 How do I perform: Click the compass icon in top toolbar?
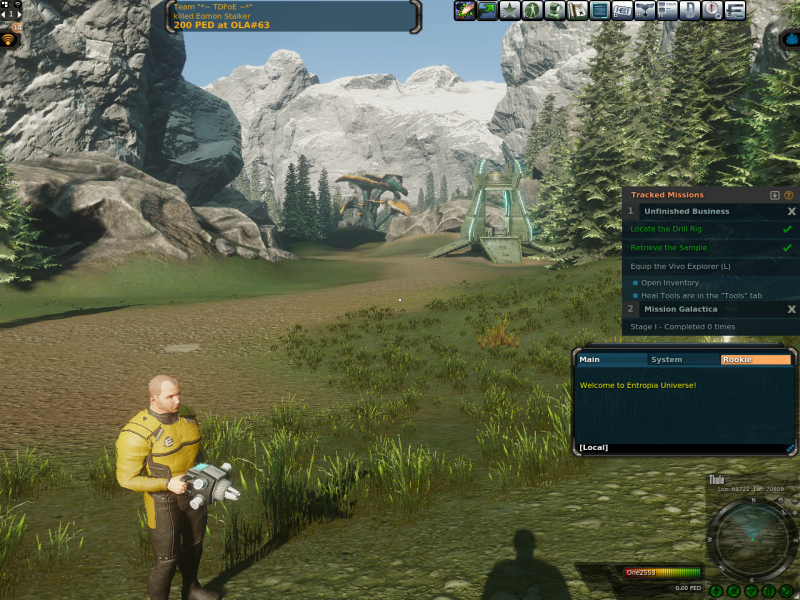tap(712, 11)
